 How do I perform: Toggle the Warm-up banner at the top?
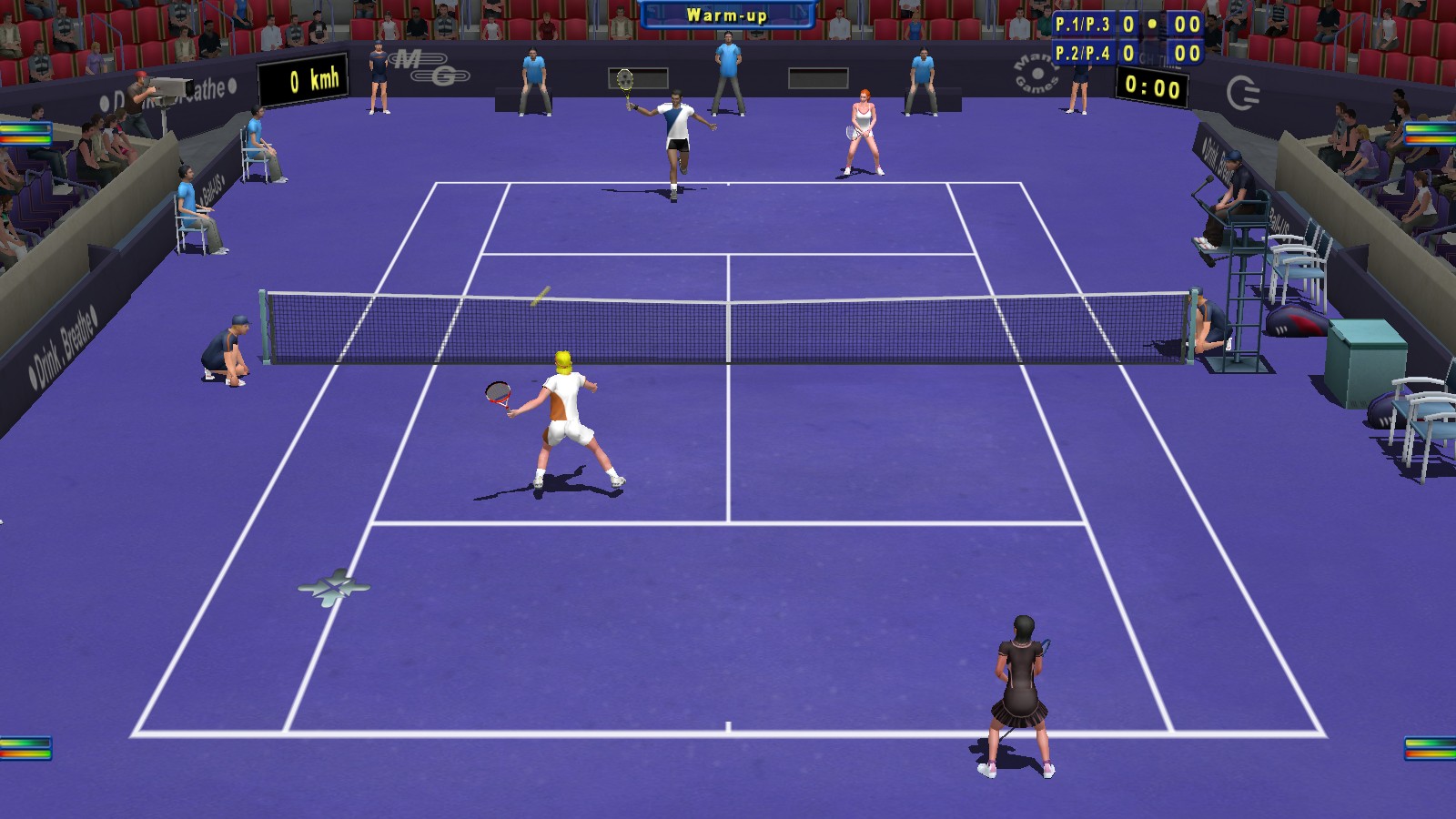[x=728, y=15]
